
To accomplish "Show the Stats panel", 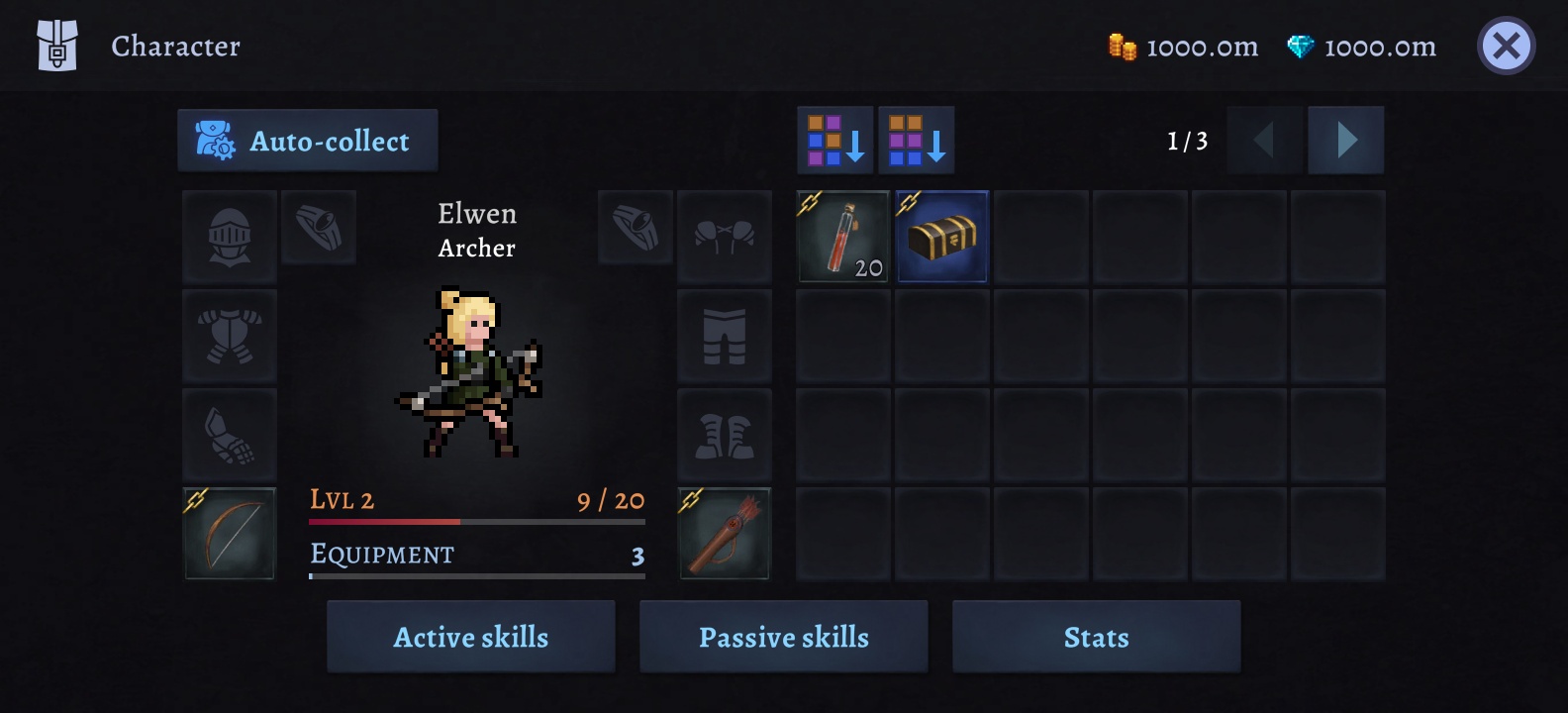I will [1096, 637].
